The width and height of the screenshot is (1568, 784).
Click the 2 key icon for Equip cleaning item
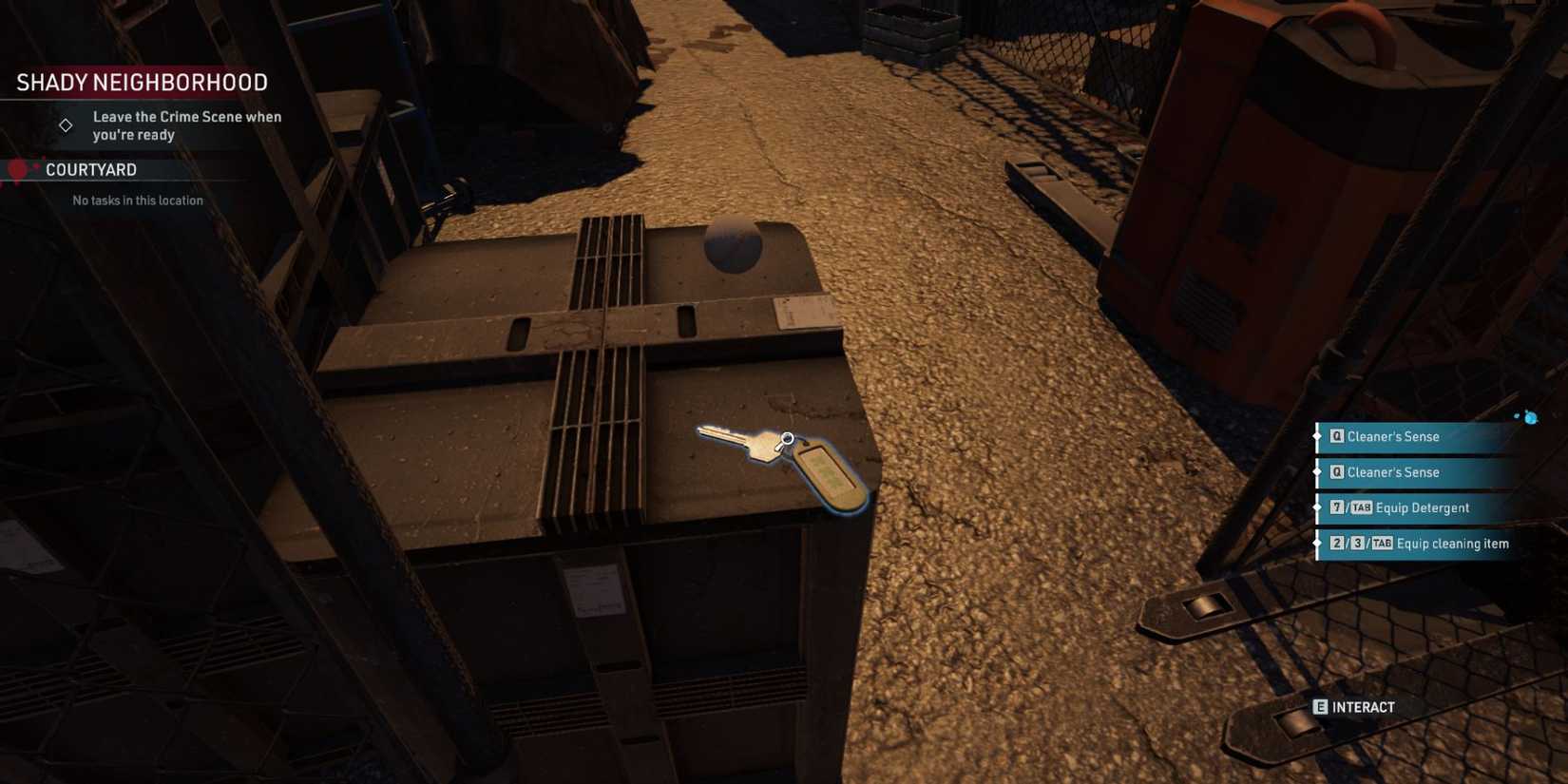point(1336,543)
